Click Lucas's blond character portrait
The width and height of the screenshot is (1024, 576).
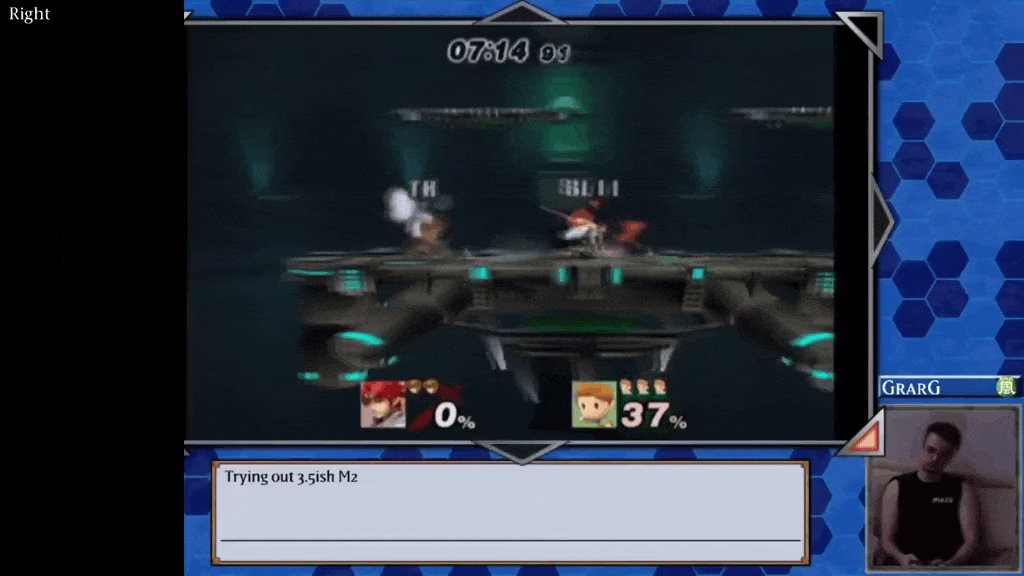(x=593, y=405)
